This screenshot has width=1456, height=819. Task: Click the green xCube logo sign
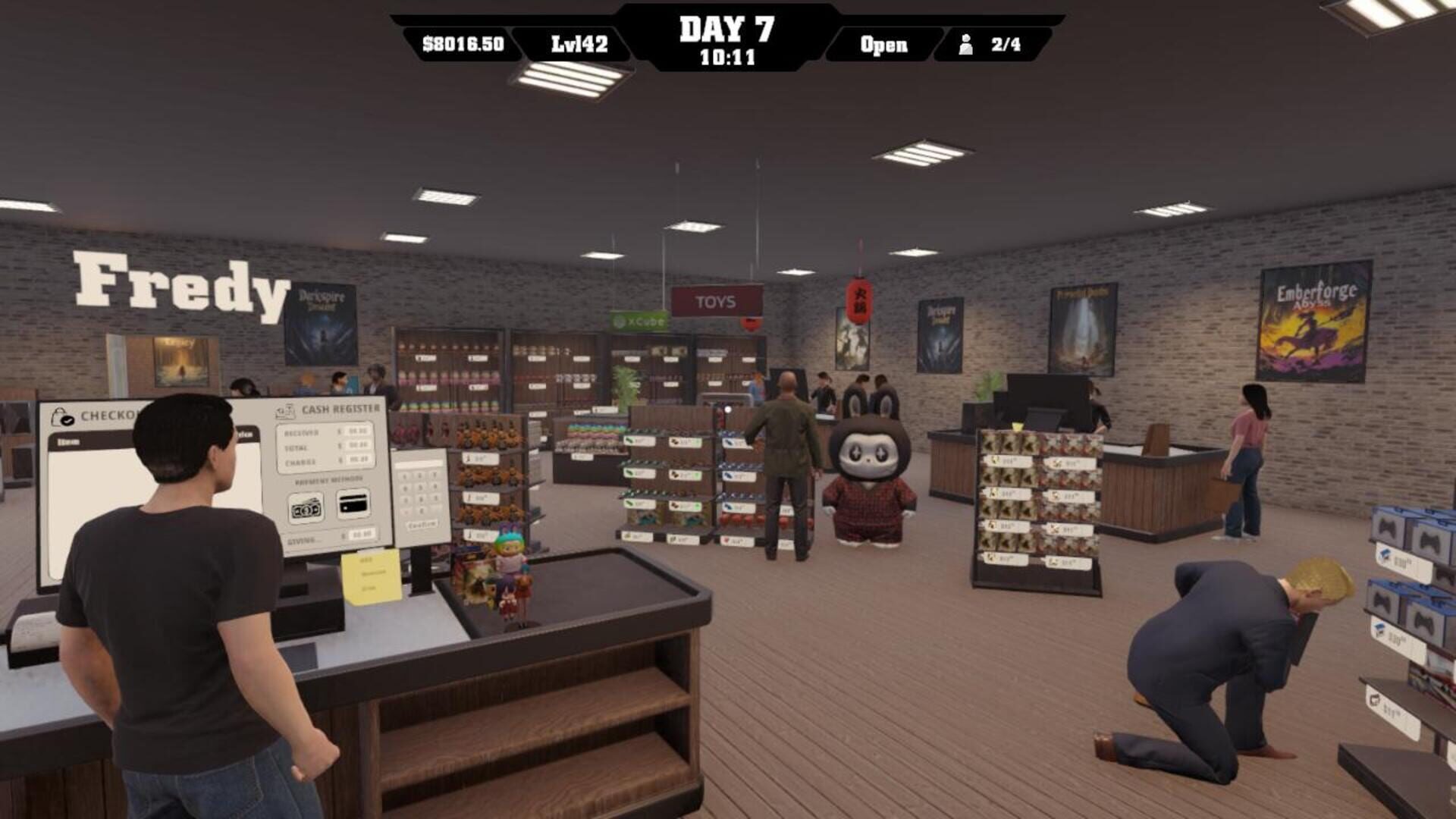pyautogui.click(x=637, y=322)
